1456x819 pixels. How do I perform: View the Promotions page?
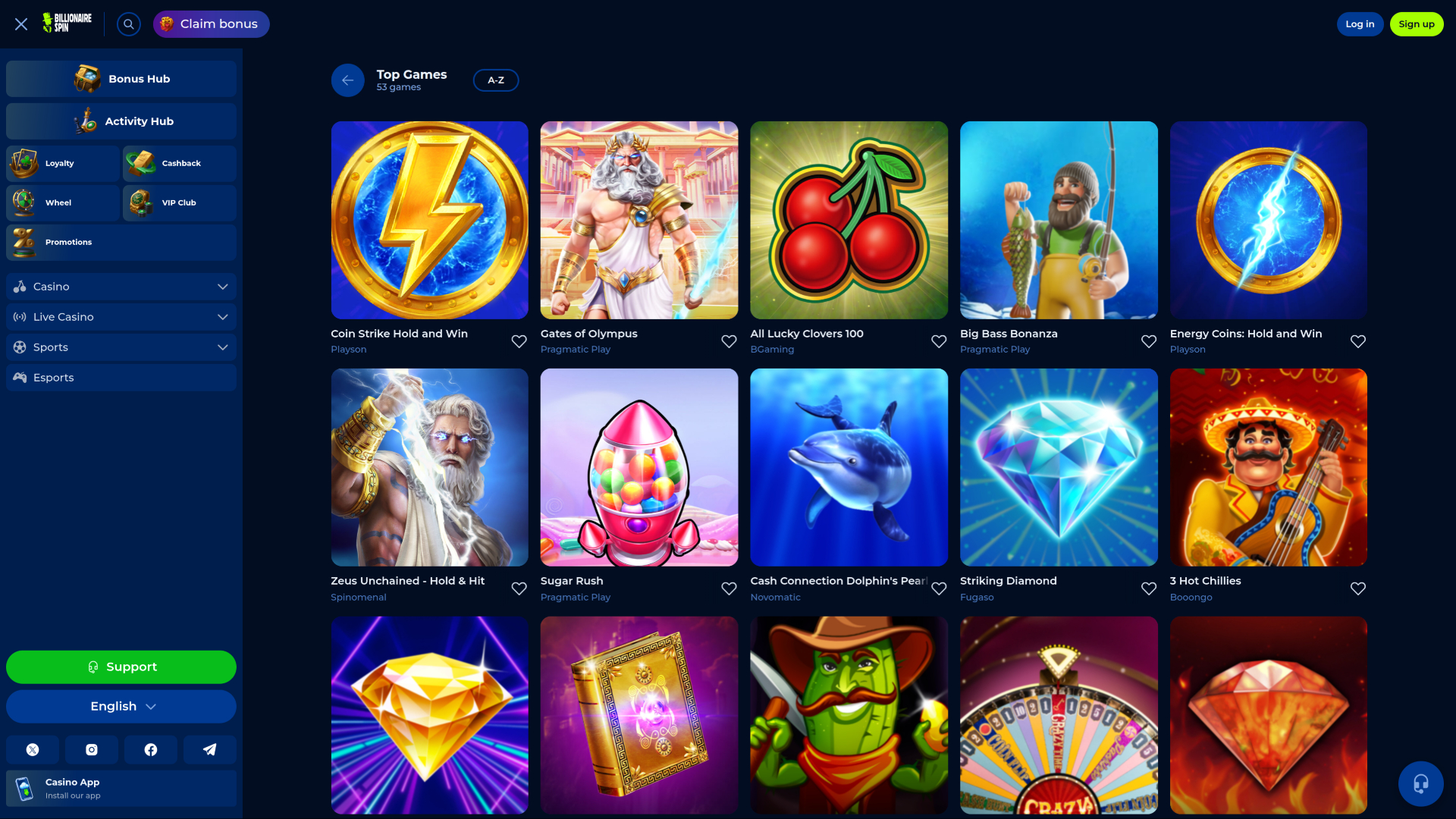point(121,242)
